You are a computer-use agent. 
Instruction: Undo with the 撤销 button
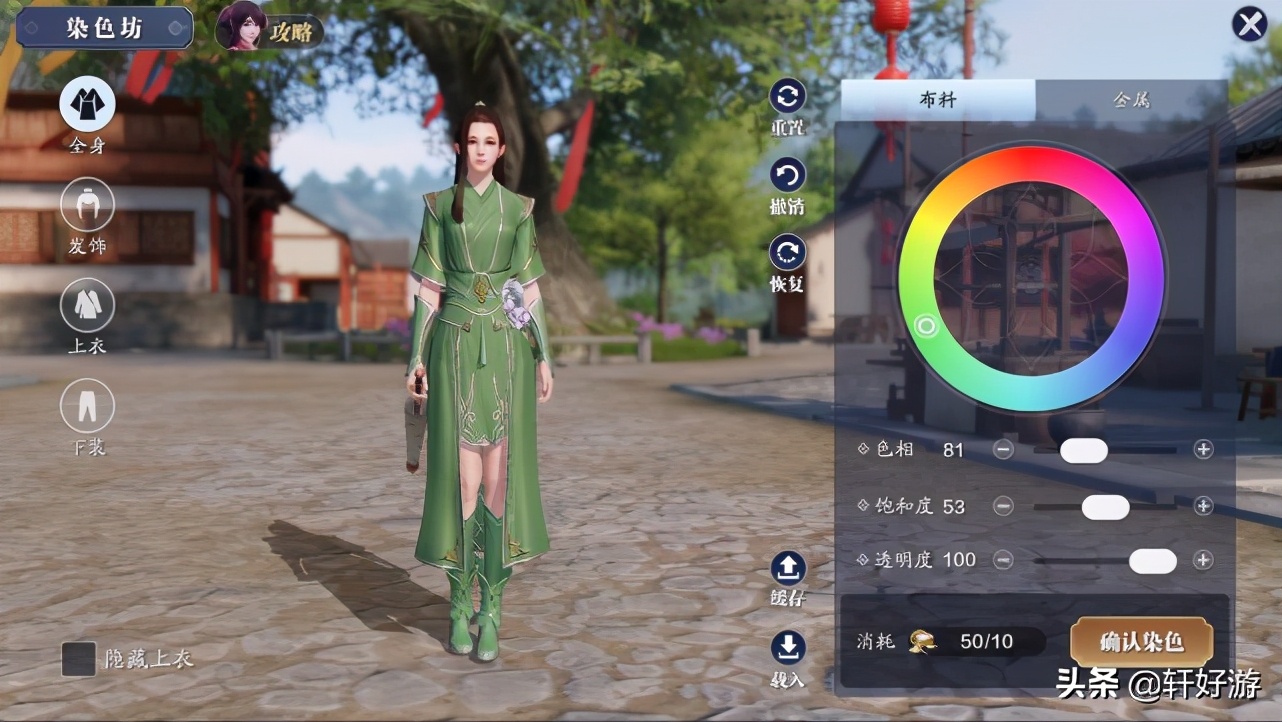click(787, 177)
